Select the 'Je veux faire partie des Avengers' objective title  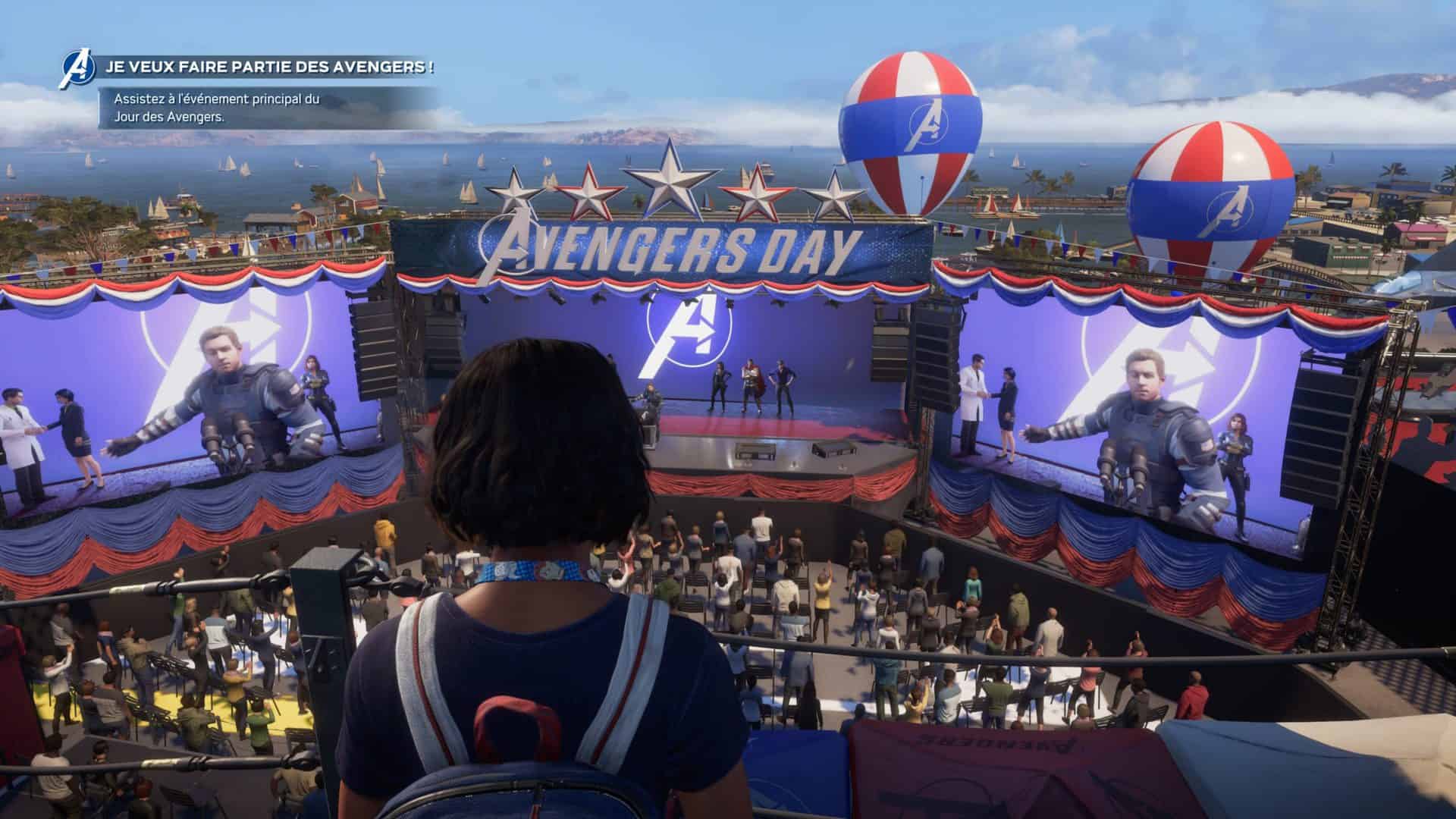click(270, 67)
